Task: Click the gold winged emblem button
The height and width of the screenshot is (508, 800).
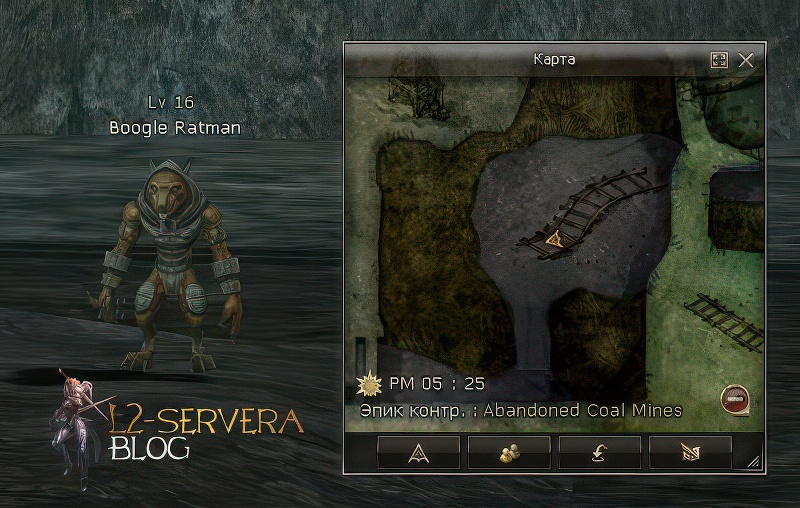Action: [690, 453]
